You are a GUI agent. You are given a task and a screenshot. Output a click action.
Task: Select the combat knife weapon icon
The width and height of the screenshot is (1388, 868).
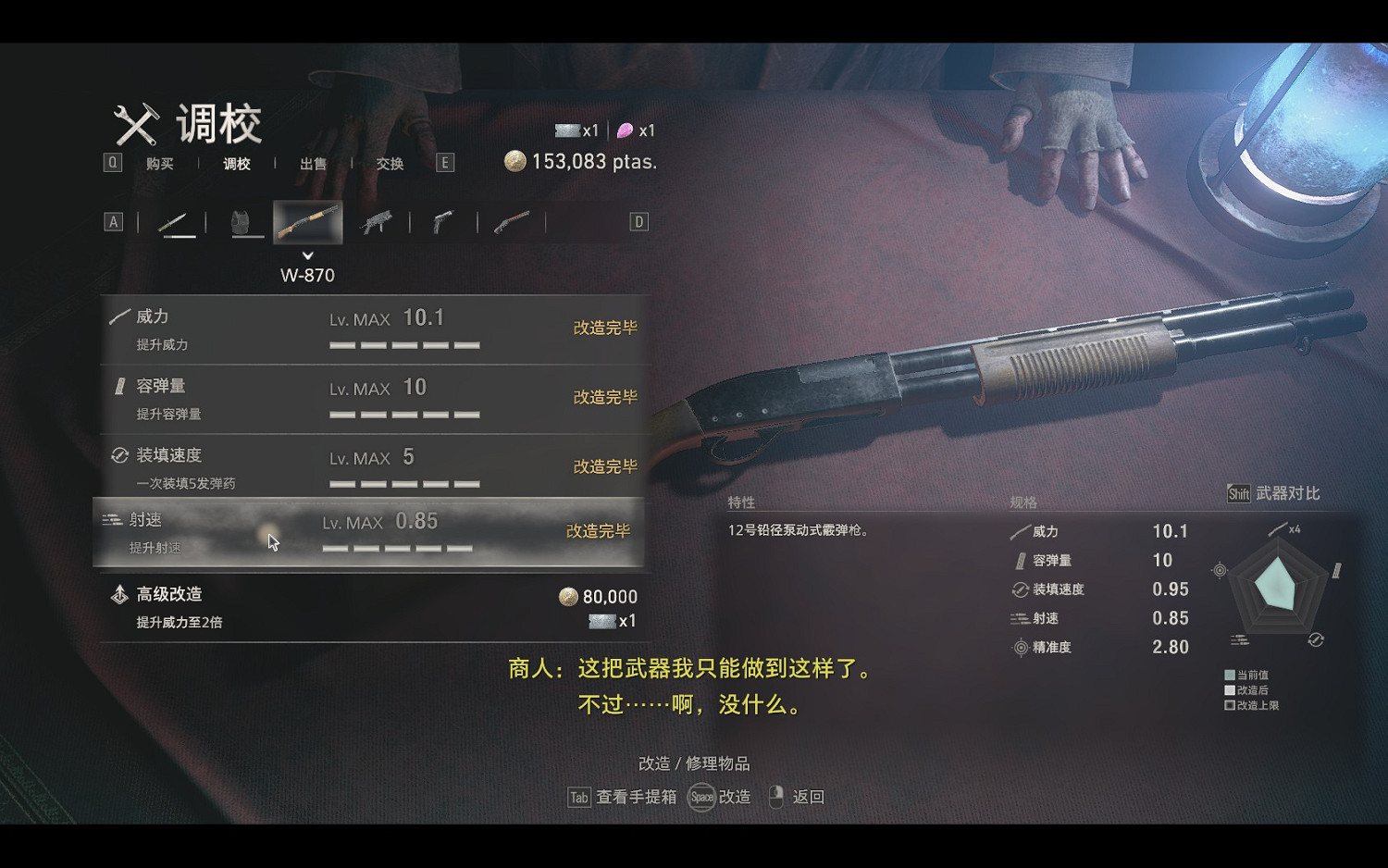[x=179, y=221]
